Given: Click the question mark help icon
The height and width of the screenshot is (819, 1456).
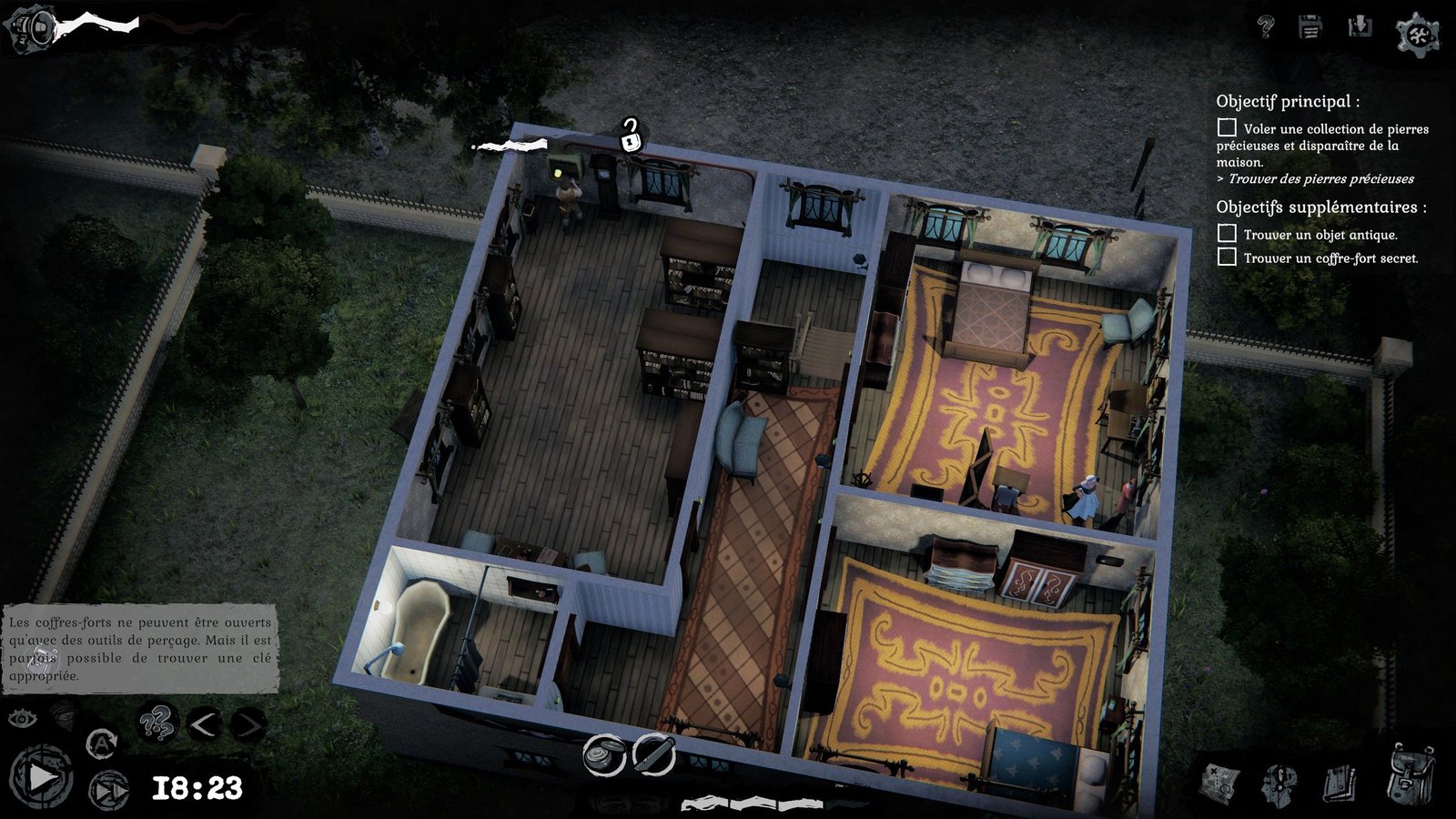Looking at the screenshot, I should pos(1266,26).
